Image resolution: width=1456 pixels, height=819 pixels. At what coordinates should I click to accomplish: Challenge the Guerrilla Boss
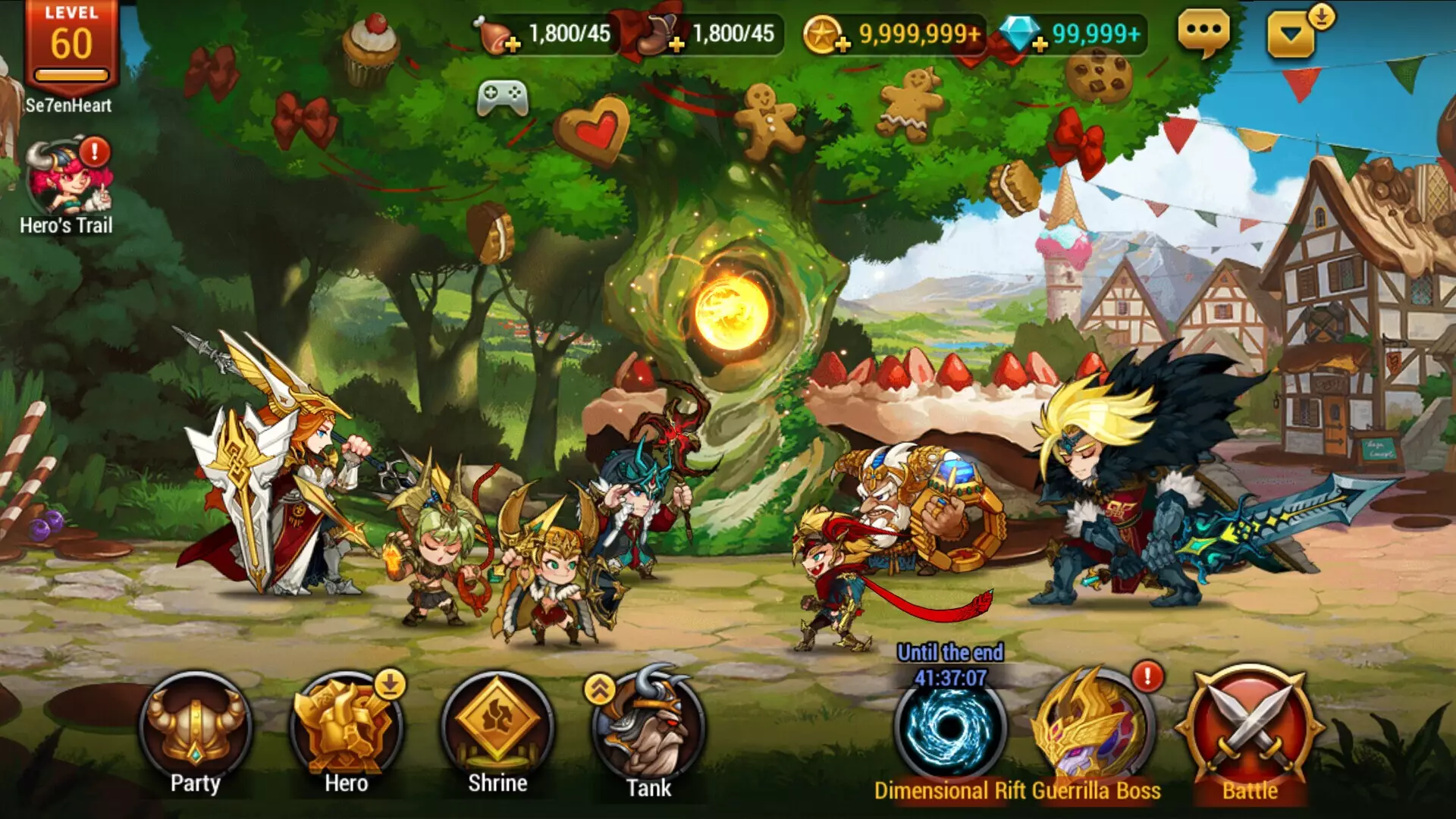click(1094, 730)
